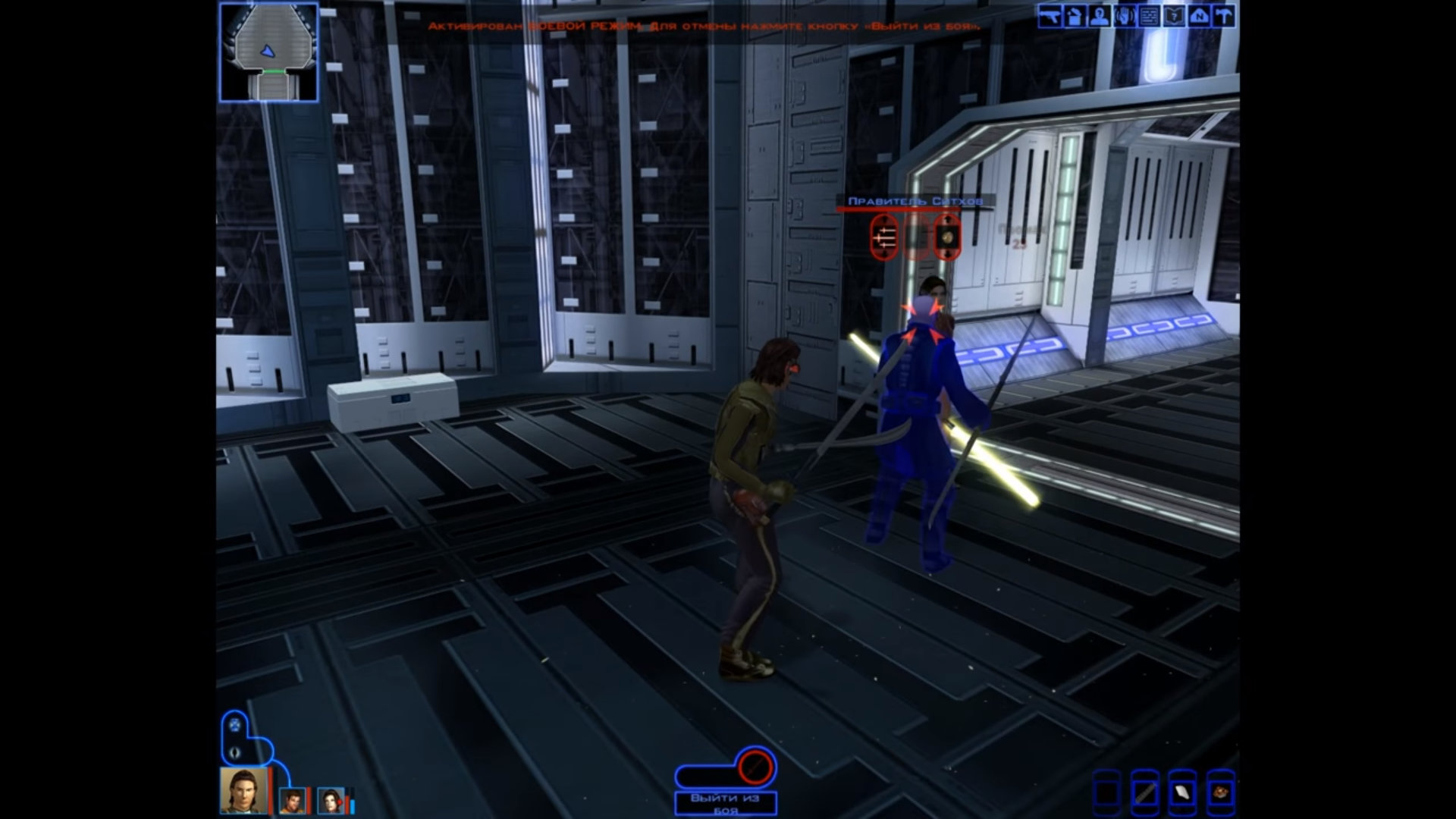Image resolution: width=1456 pixels, height=819 pixels.
Task: Use the white item in the bottom action bar
Action: (1182, 793)
